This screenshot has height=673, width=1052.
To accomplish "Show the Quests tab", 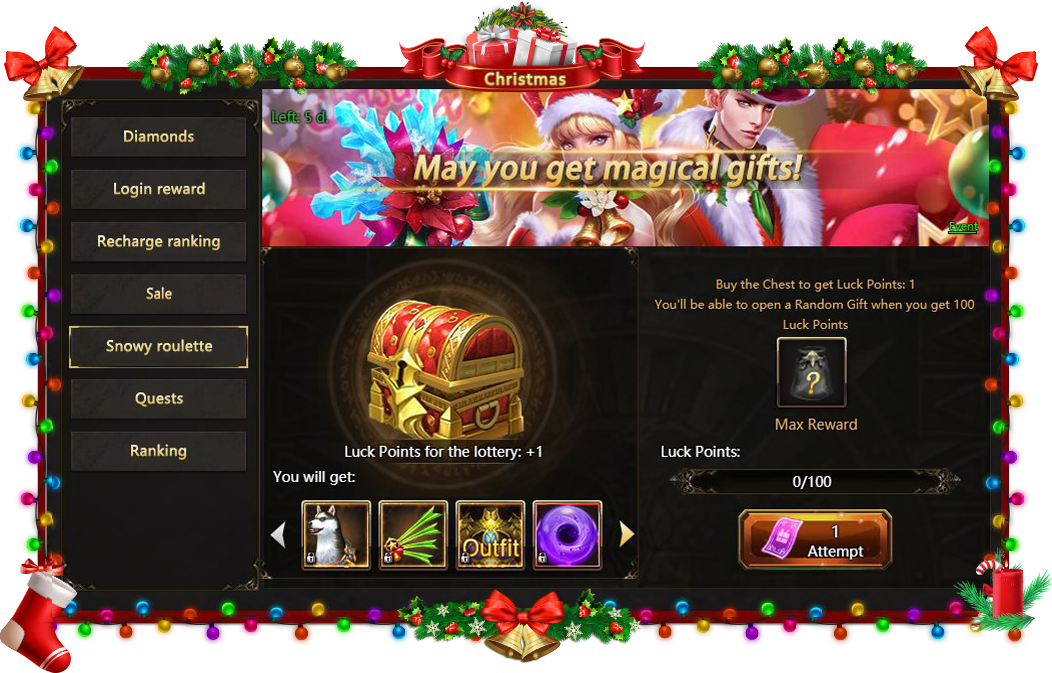I will [158, 399].
